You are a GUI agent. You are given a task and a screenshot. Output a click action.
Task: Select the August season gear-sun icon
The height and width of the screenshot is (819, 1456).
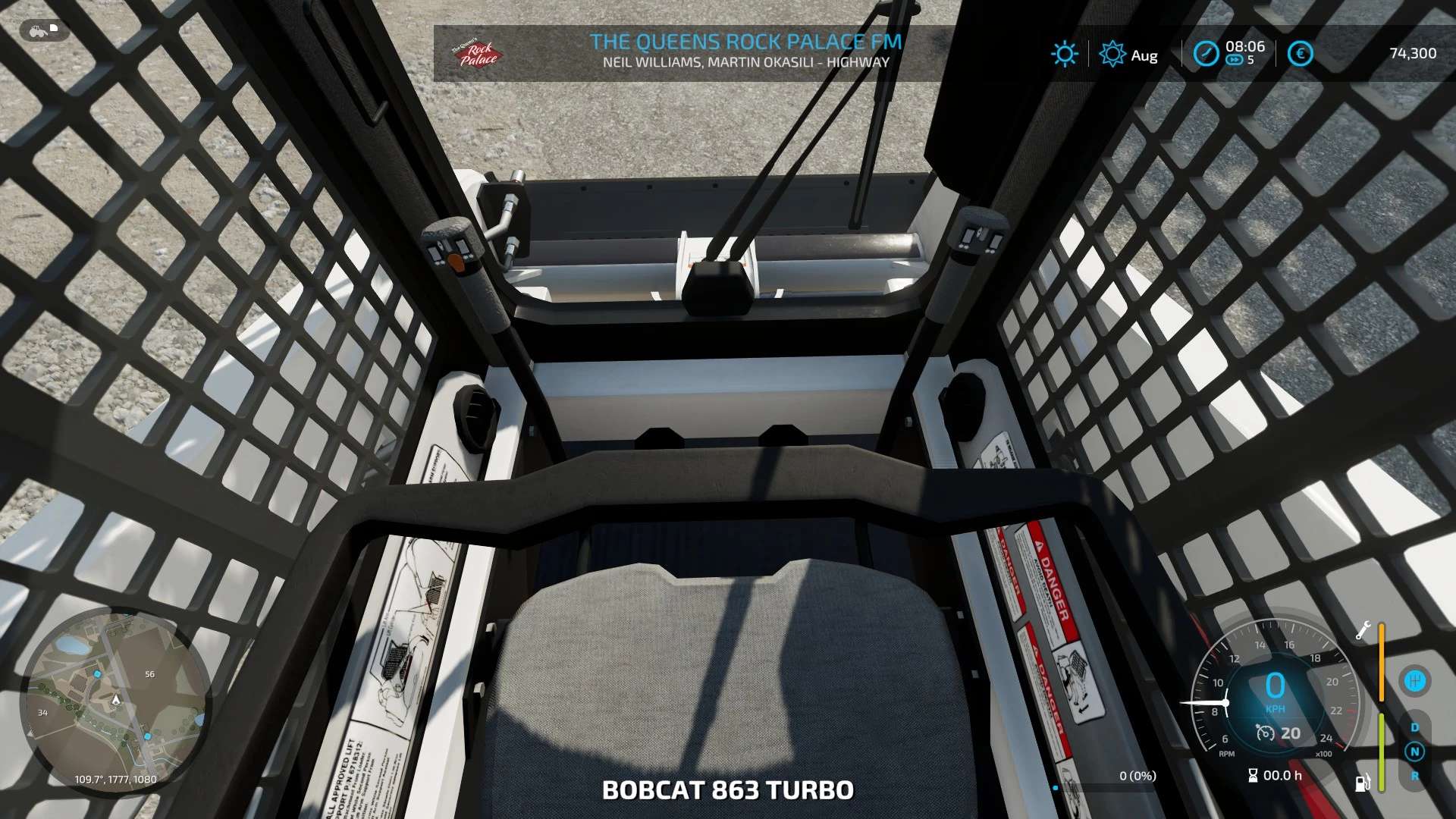[x=1112, y=55]
